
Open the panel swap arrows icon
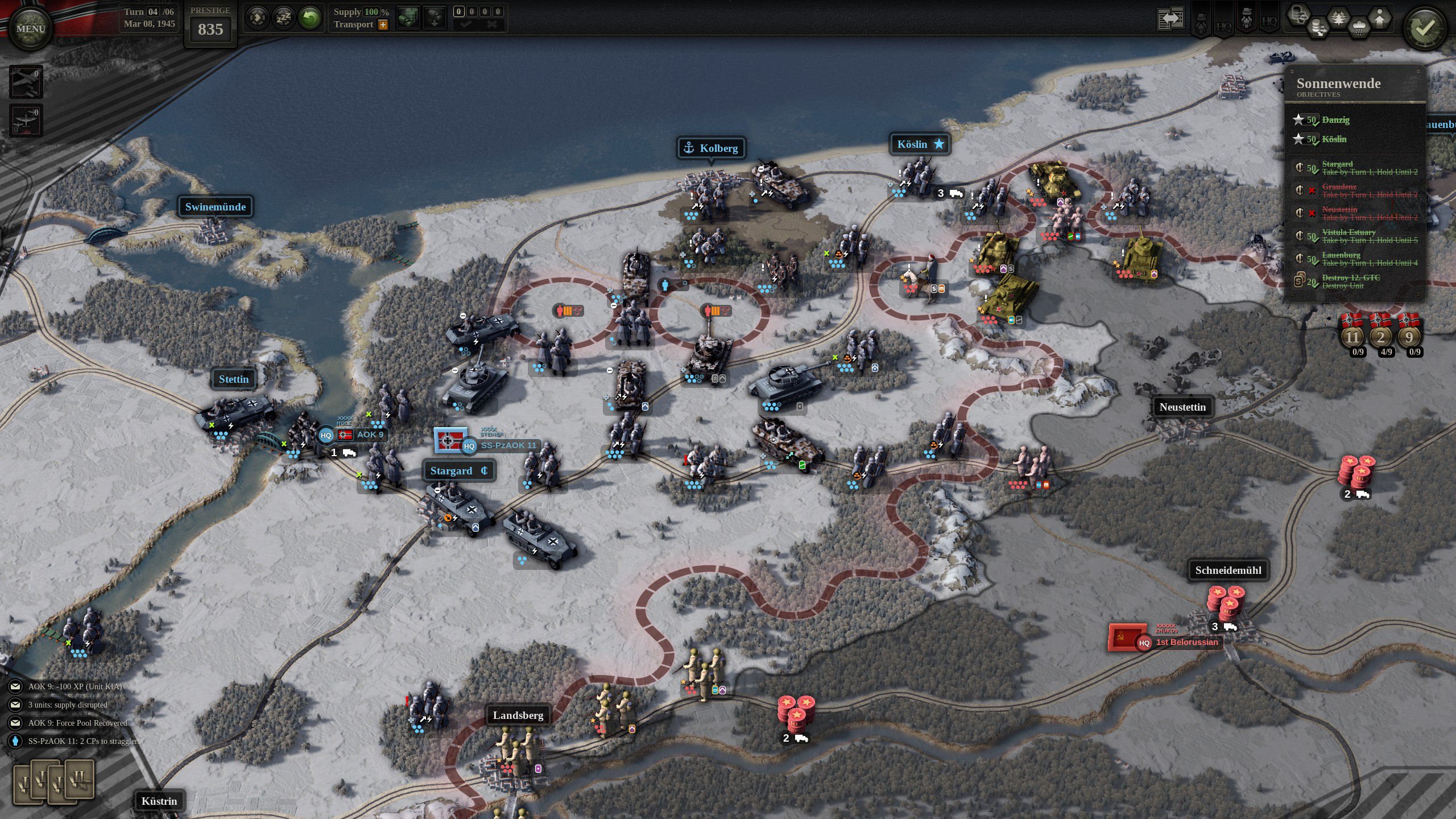(1170, 19)
